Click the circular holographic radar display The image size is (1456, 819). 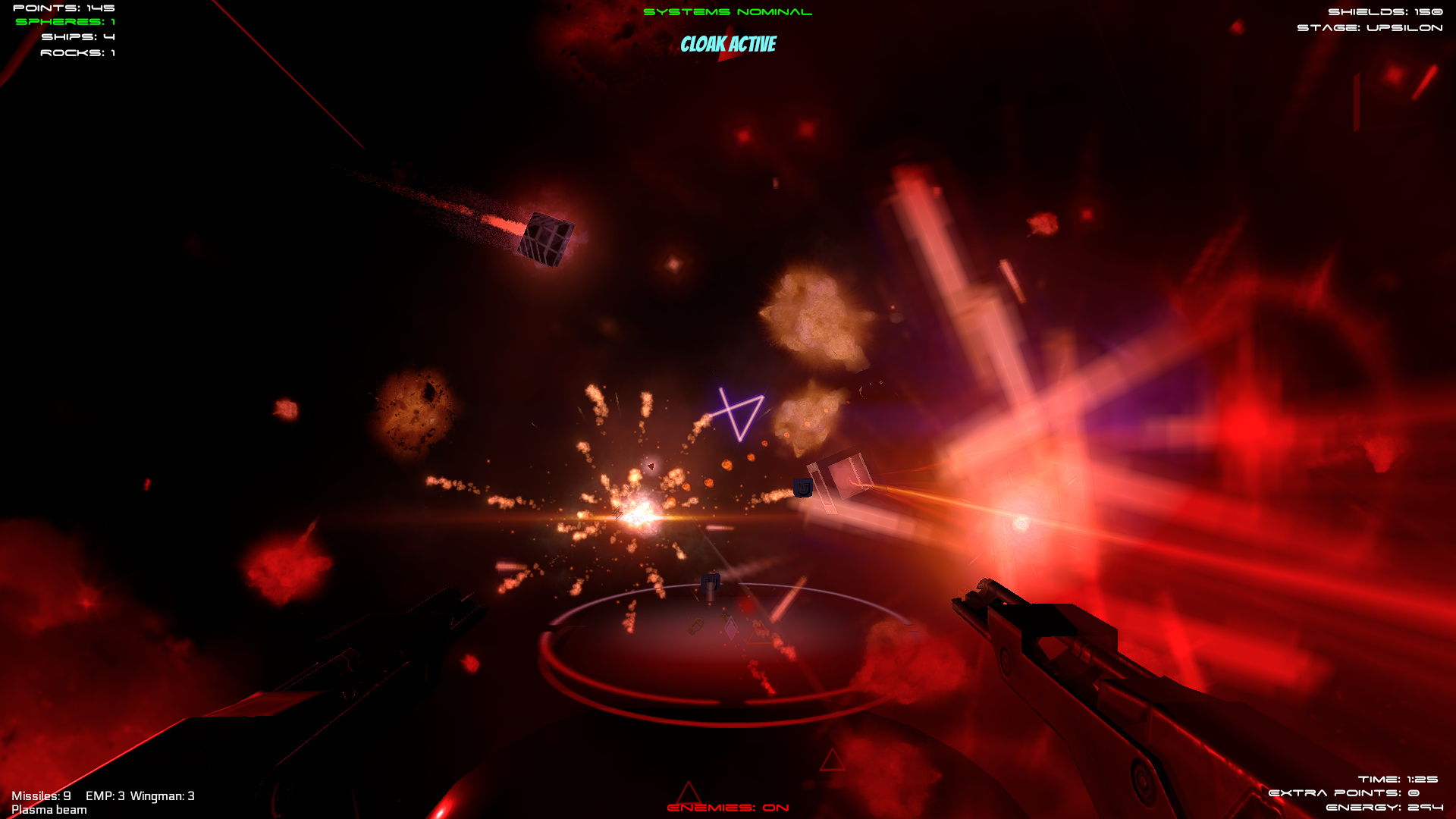pos(728,654)
